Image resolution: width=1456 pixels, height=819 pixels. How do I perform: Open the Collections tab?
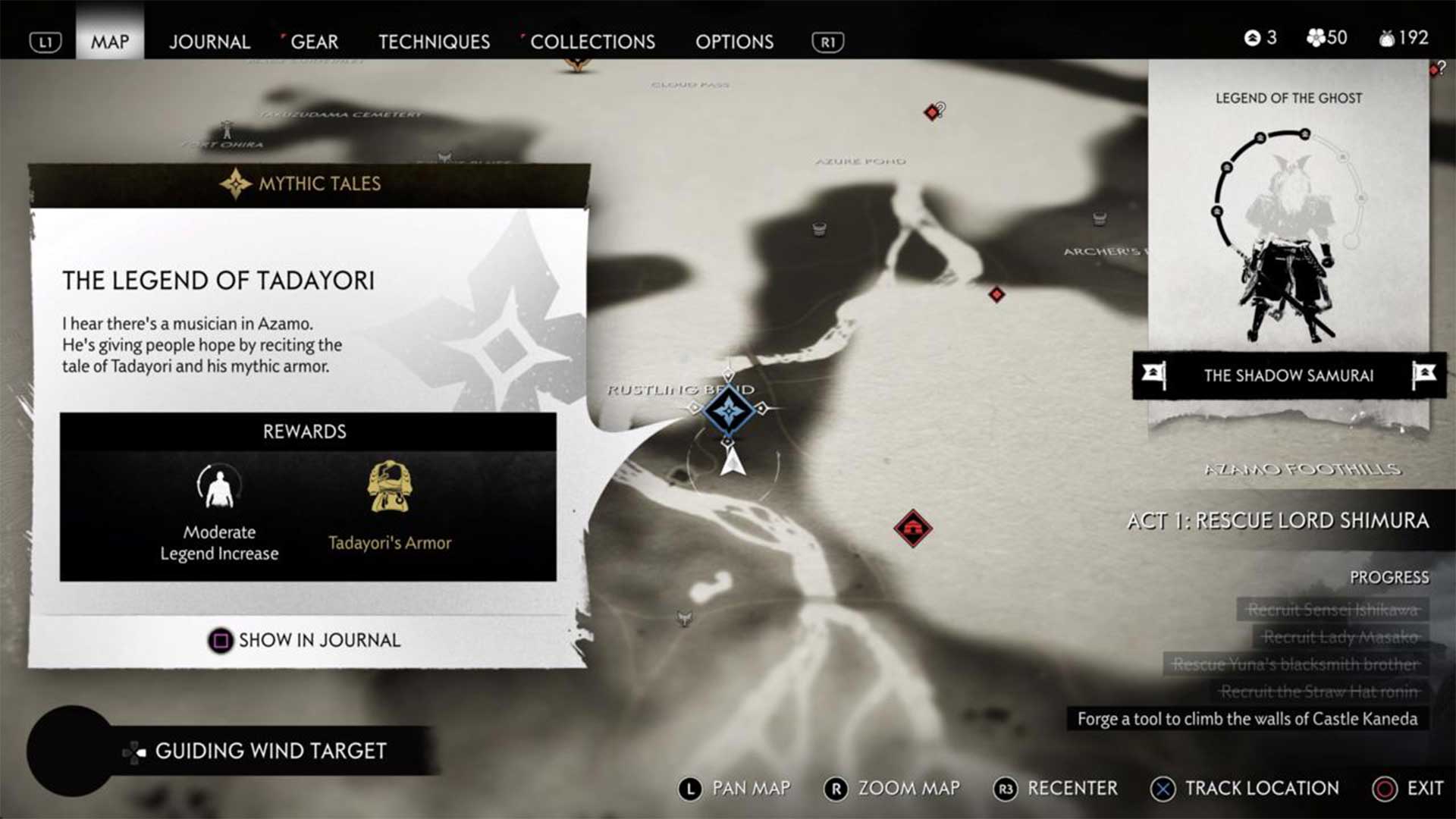click(x=592, y=42)
